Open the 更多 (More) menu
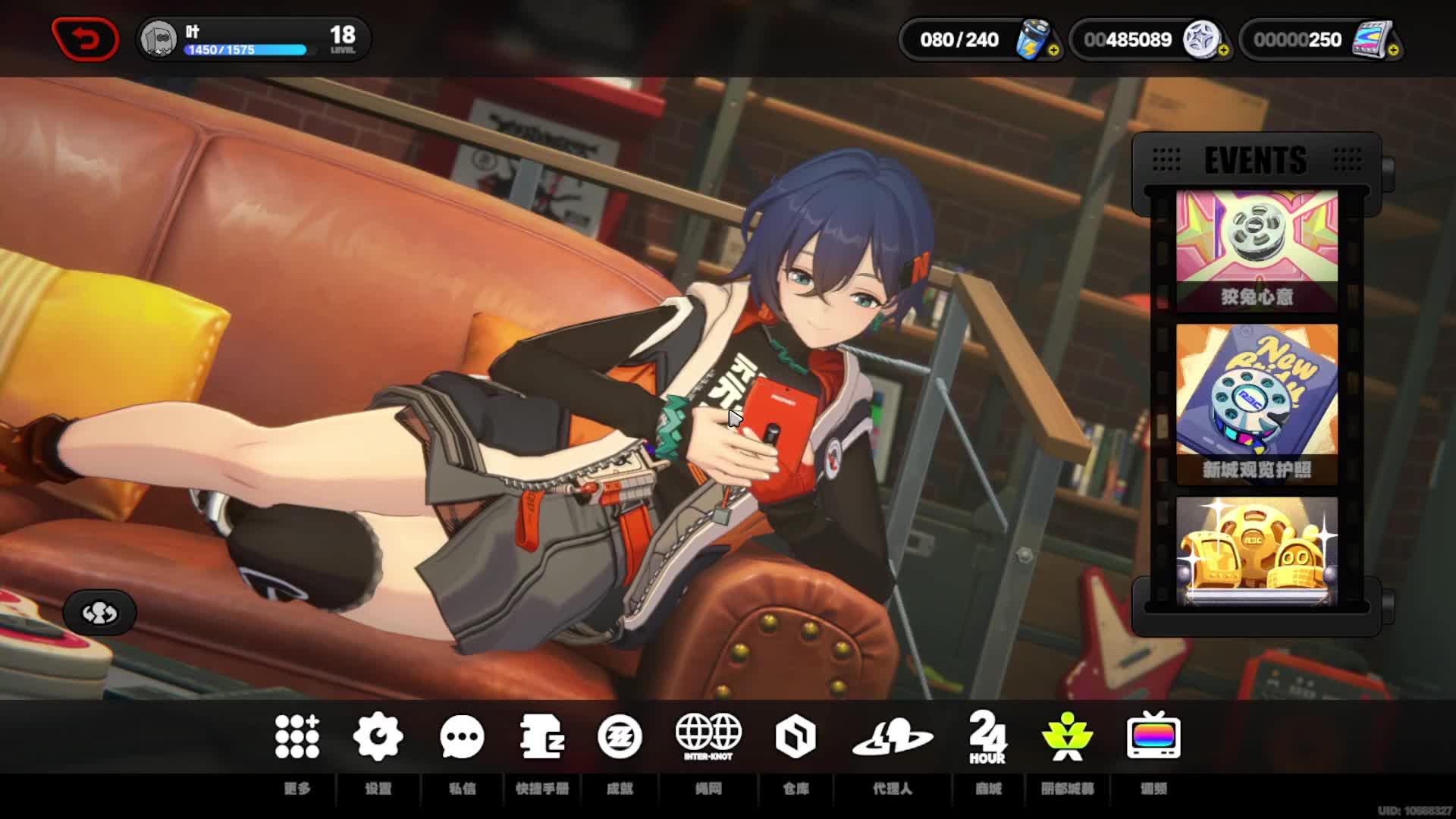The height and width of the screenshot is (819, 1456). coord(297,737)
